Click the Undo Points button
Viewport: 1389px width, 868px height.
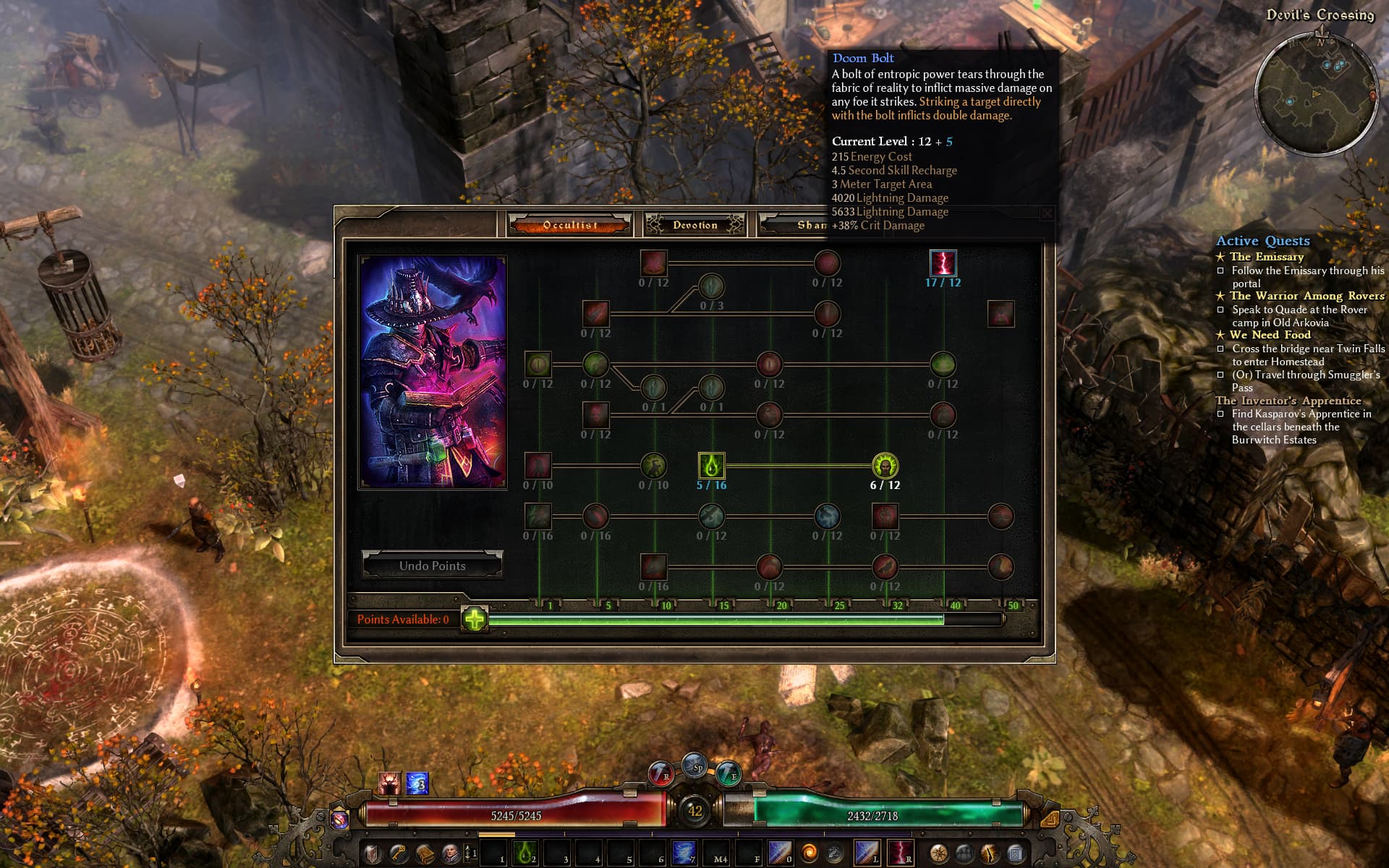pos(432,566)
